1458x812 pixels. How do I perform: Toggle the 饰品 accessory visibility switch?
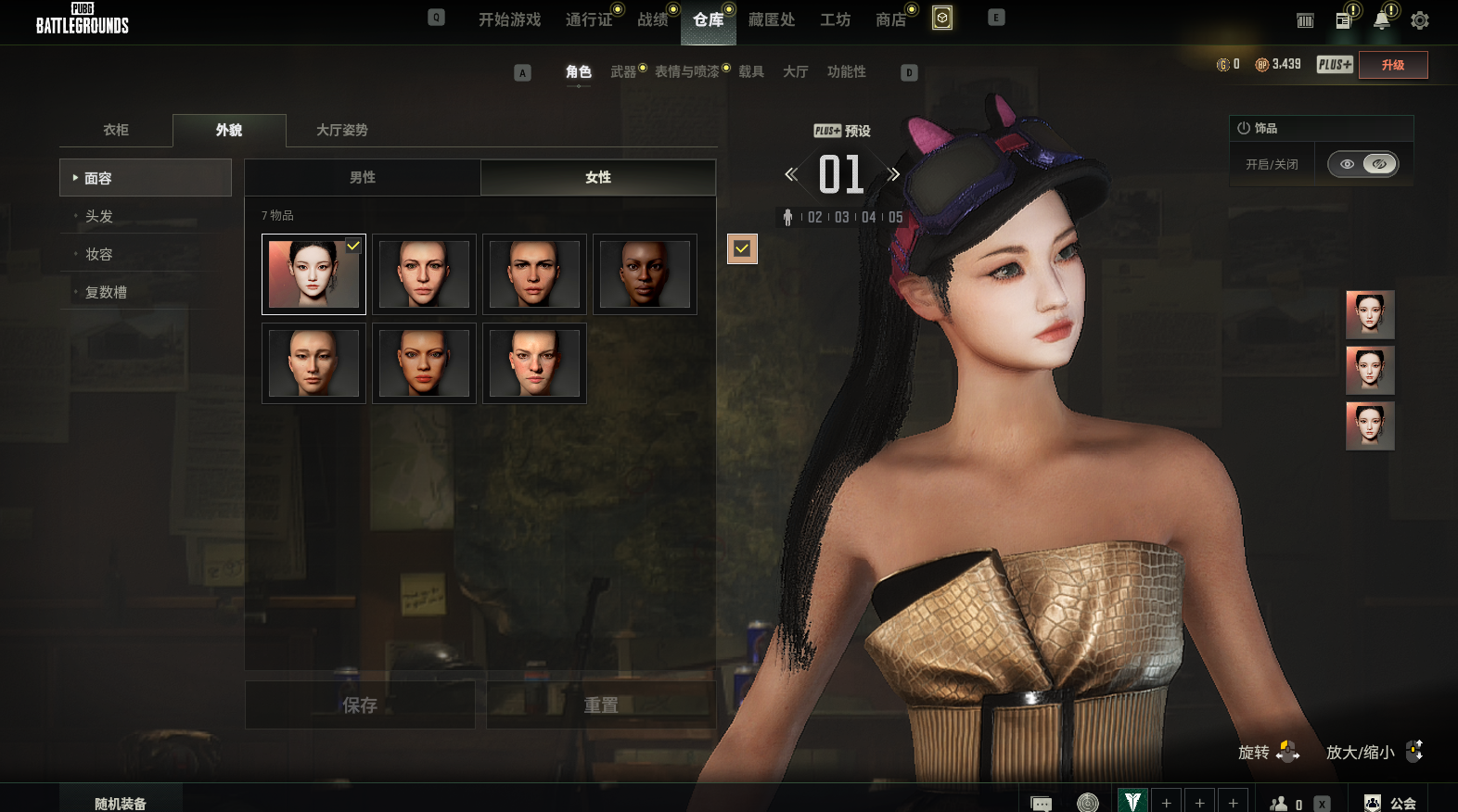[x=1362, y=164]
